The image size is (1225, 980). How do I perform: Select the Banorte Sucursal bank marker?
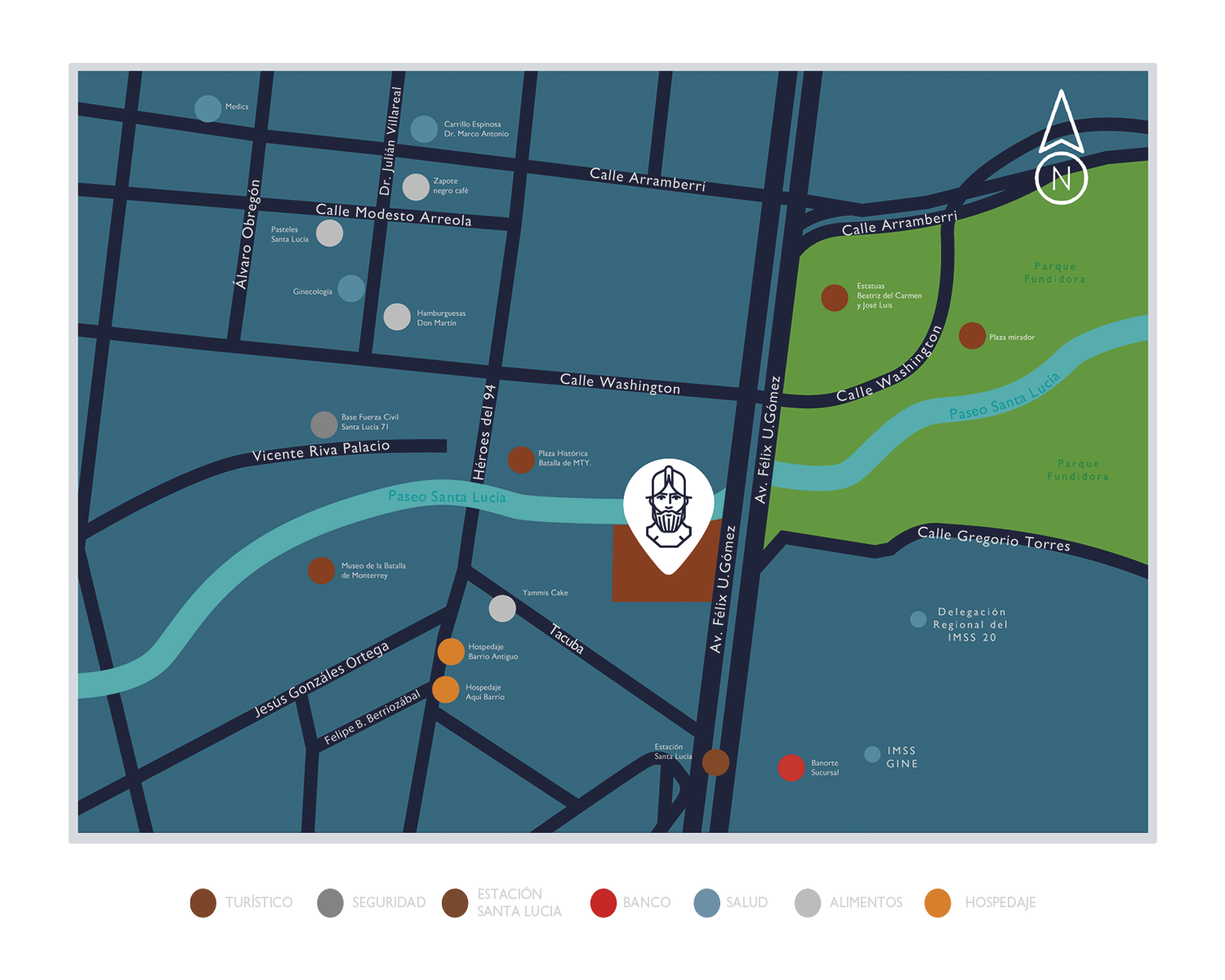tap(791, 768)
